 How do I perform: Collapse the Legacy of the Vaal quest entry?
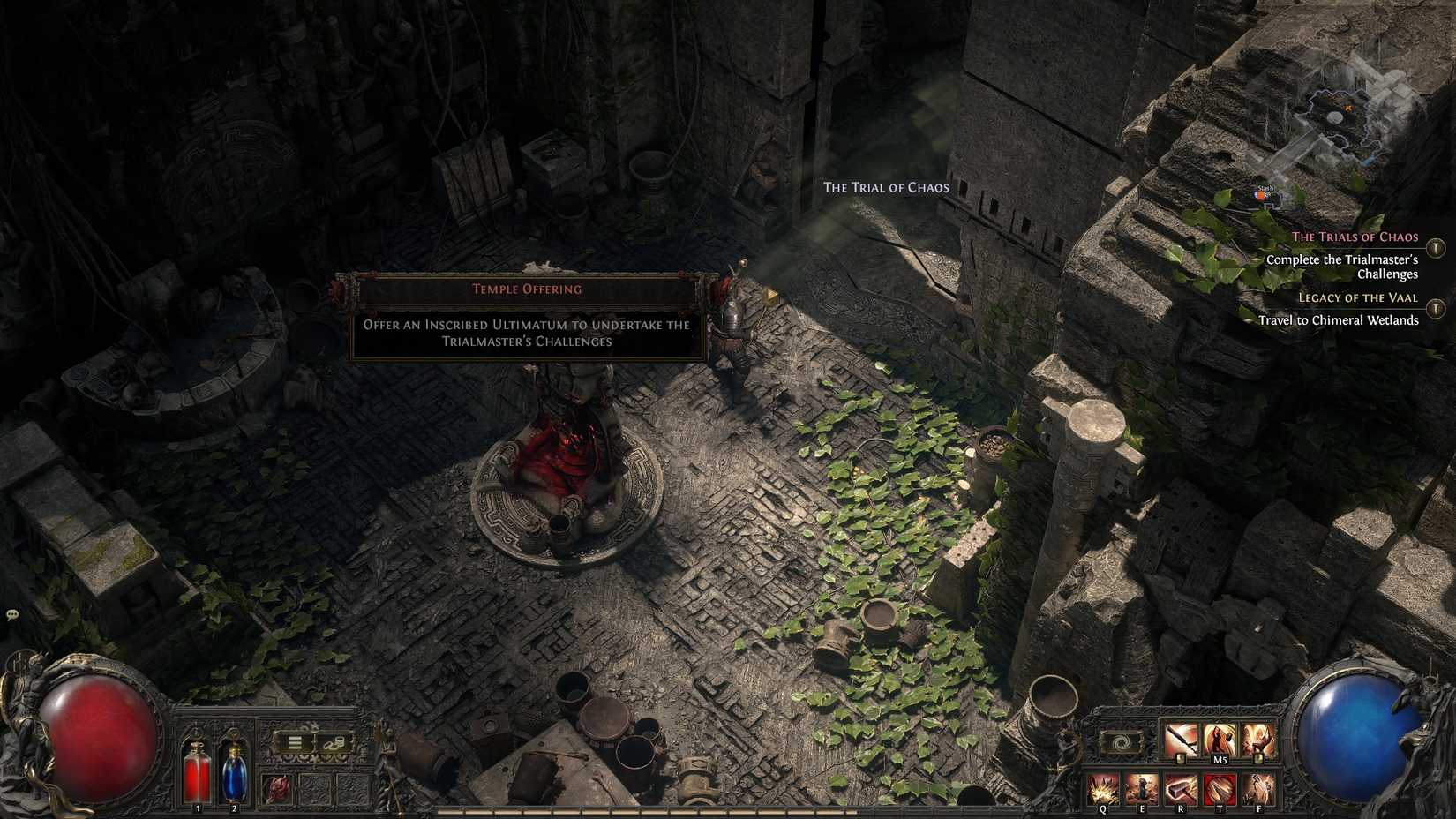[x=1435, y=307]
